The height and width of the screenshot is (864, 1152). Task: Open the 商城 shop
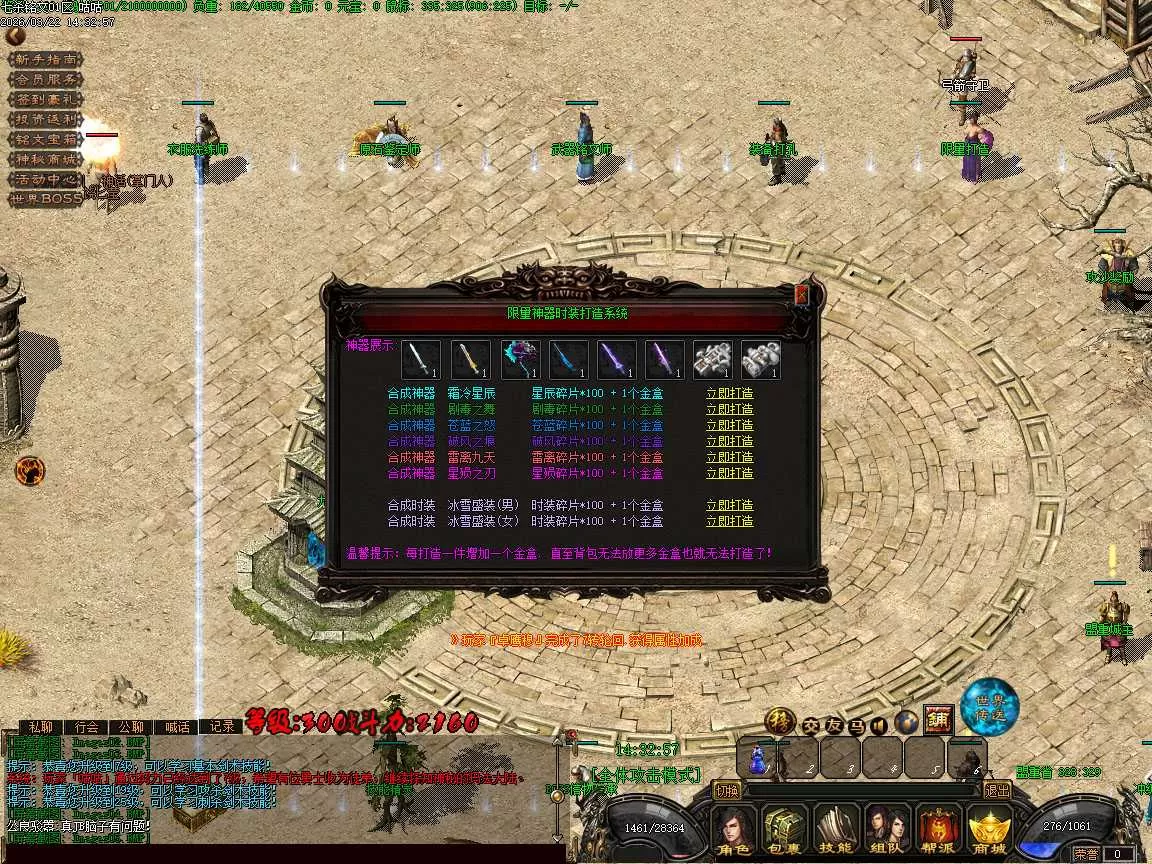[x=988, y=832]
